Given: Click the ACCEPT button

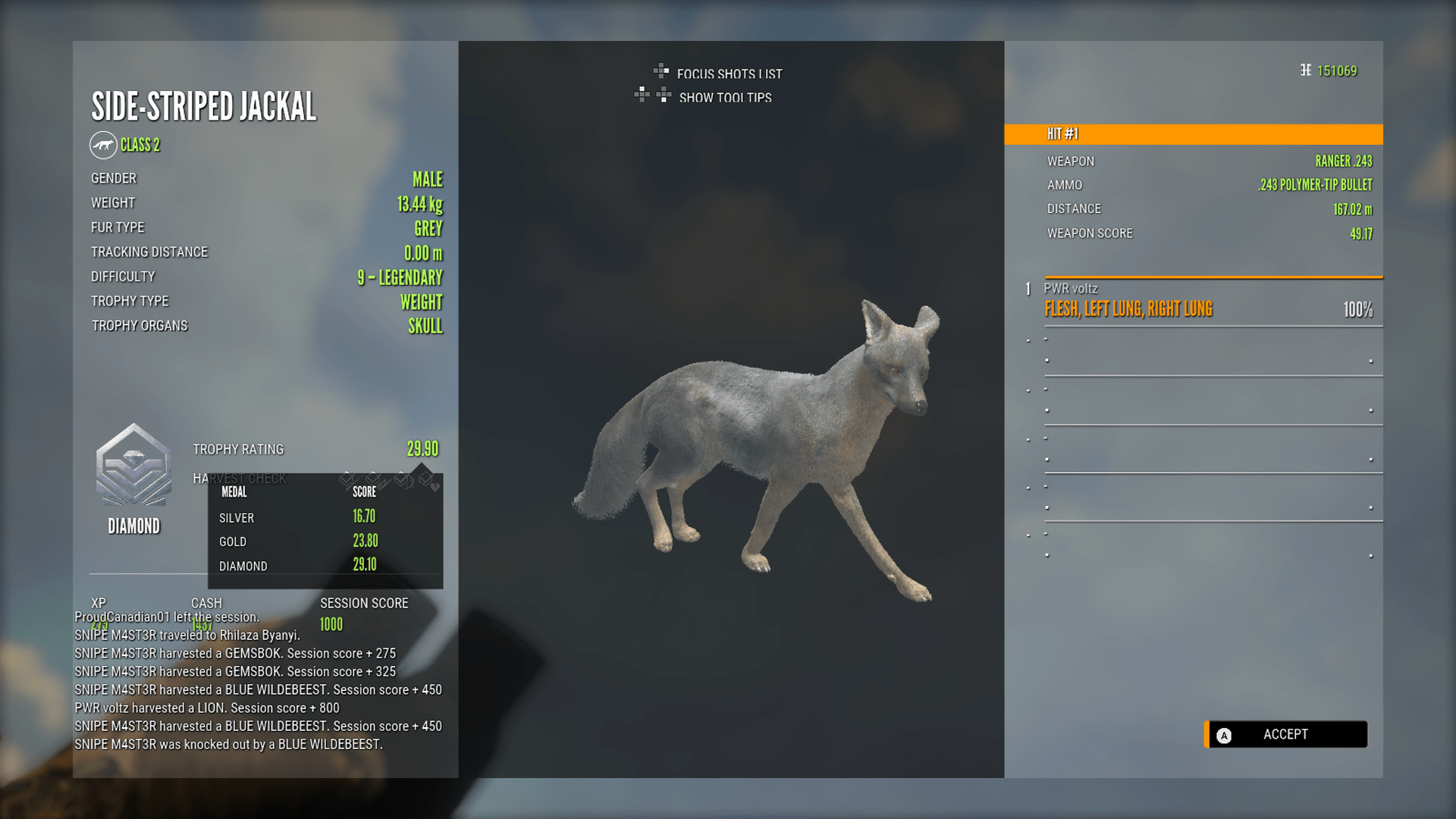Looking at the screenshot, I should pos(1285,734).
